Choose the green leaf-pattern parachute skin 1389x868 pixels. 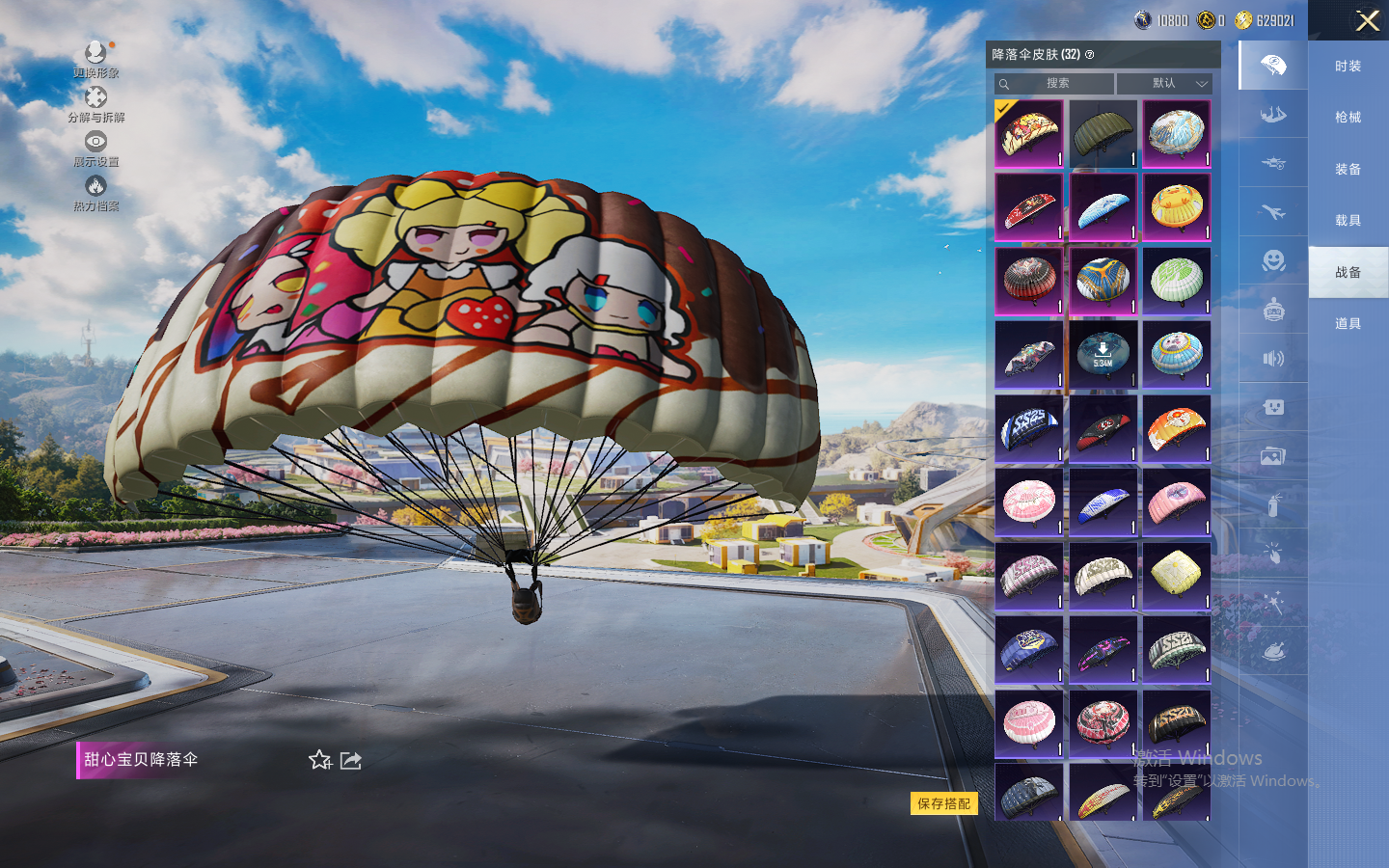click(x=1176, y=280)
